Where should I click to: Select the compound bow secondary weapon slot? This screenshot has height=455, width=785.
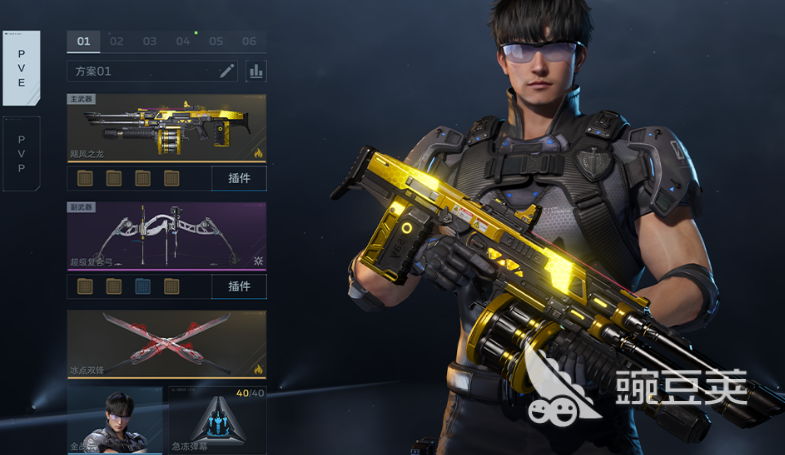[x=167, y=237]
